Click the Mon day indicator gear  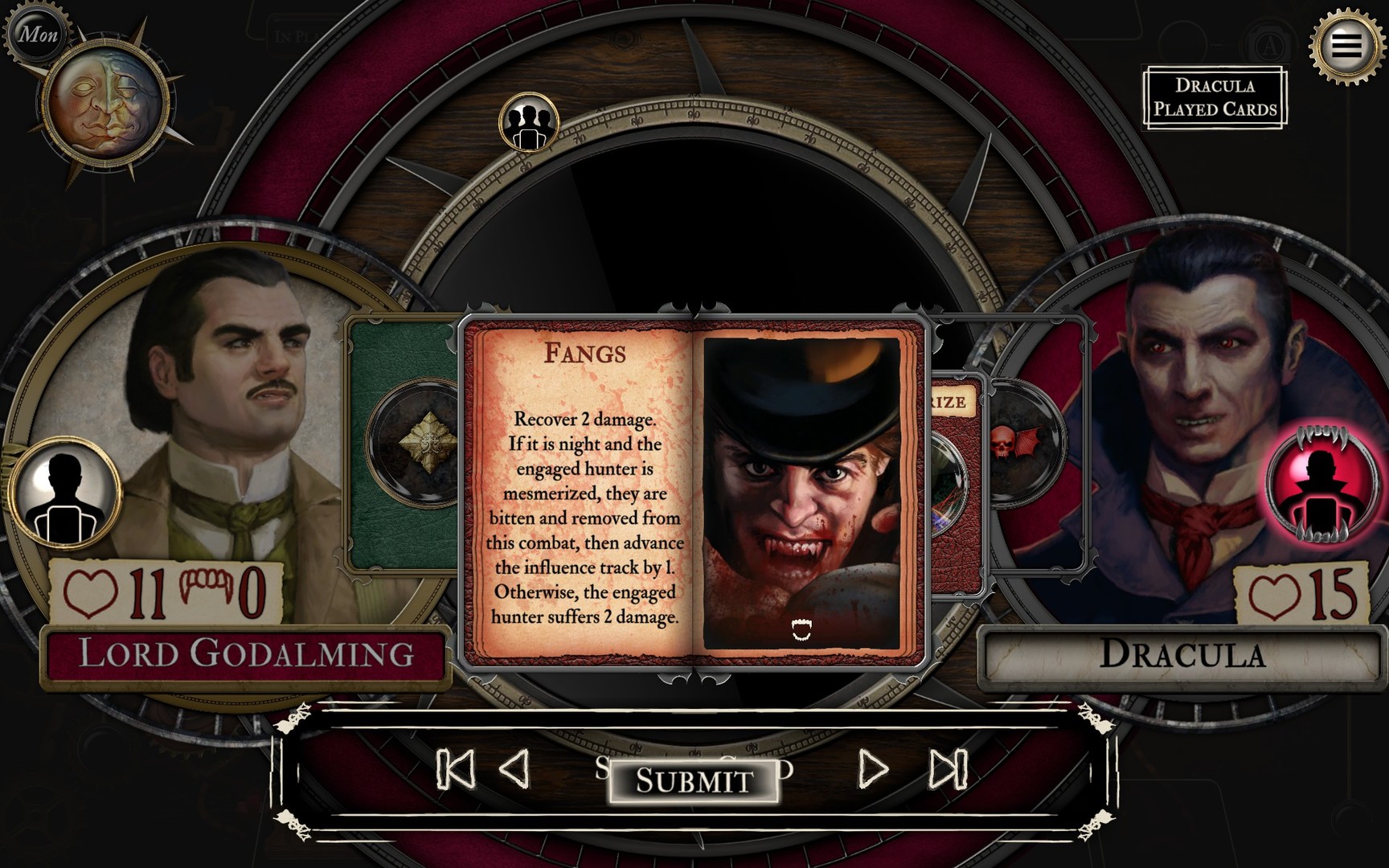39,33
